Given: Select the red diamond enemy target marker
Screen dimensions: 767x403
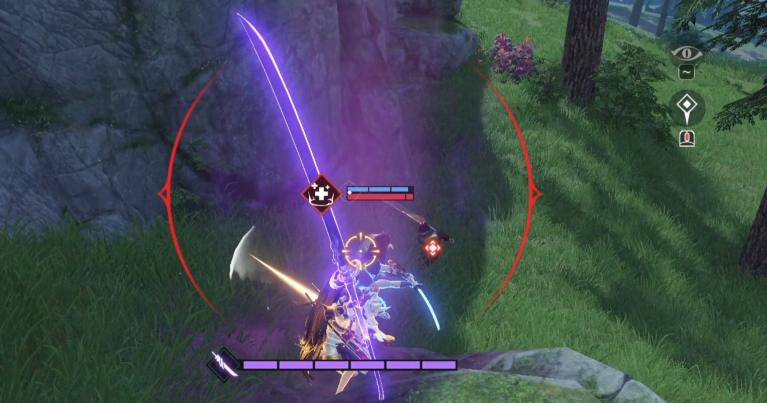Looking at the screenshot, I should coord(432,247).
